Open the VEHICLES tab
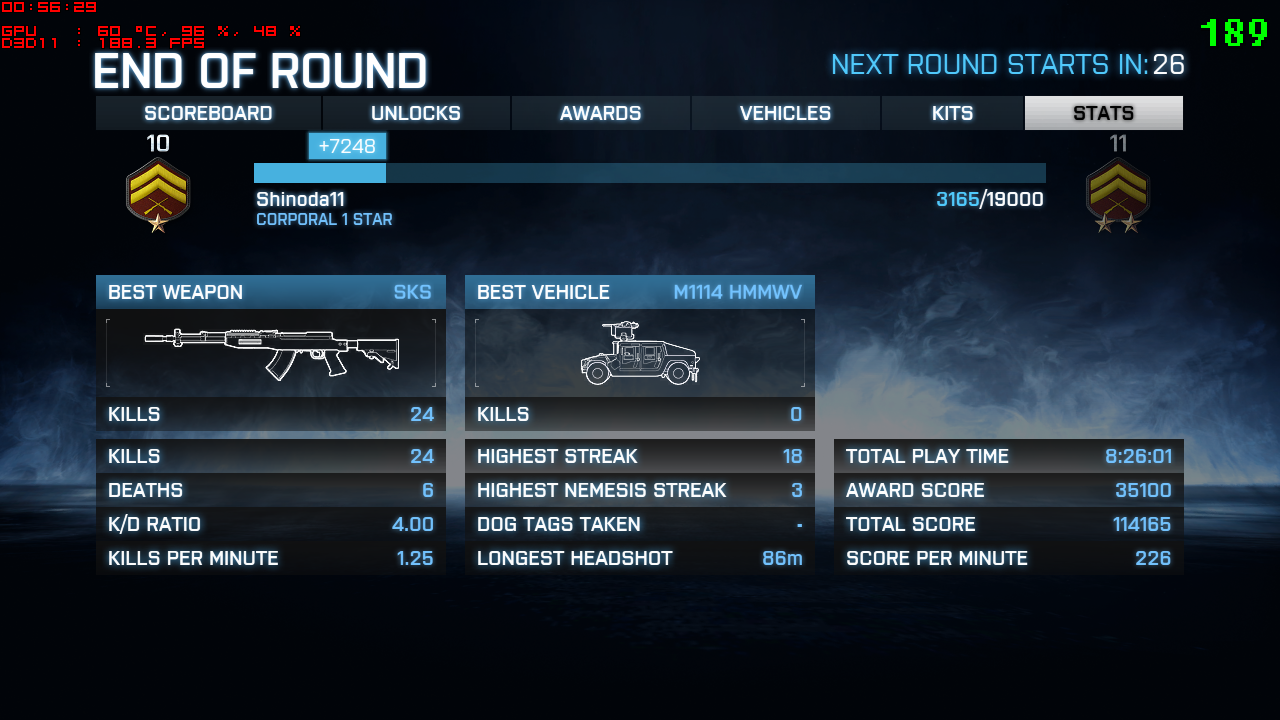 coord(785,113)
